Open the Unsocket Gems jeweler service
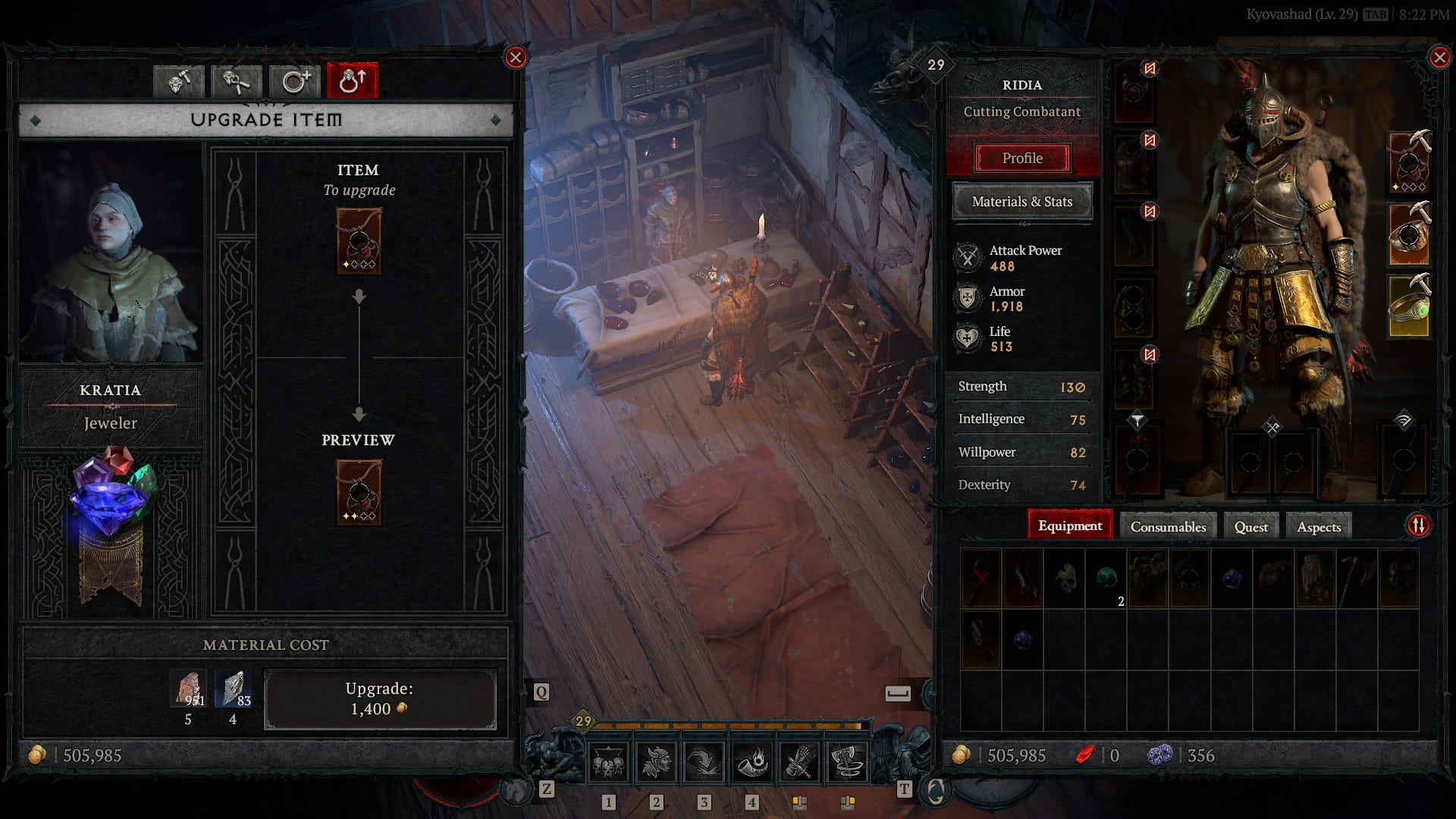 pyautogui.click(x=237, y=82)
